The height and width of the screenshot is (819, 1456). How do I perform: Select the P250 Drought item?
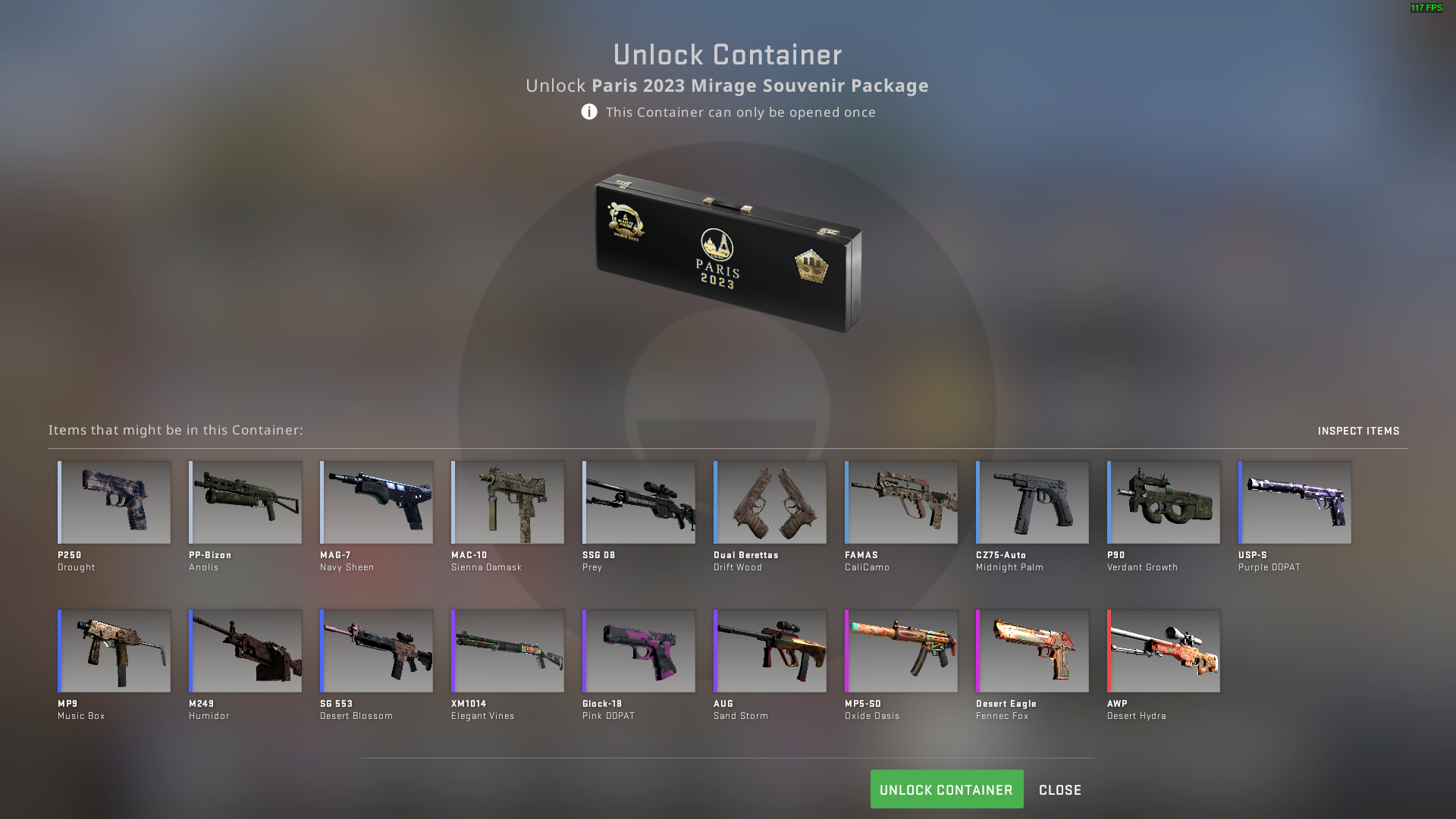[113, 502]
